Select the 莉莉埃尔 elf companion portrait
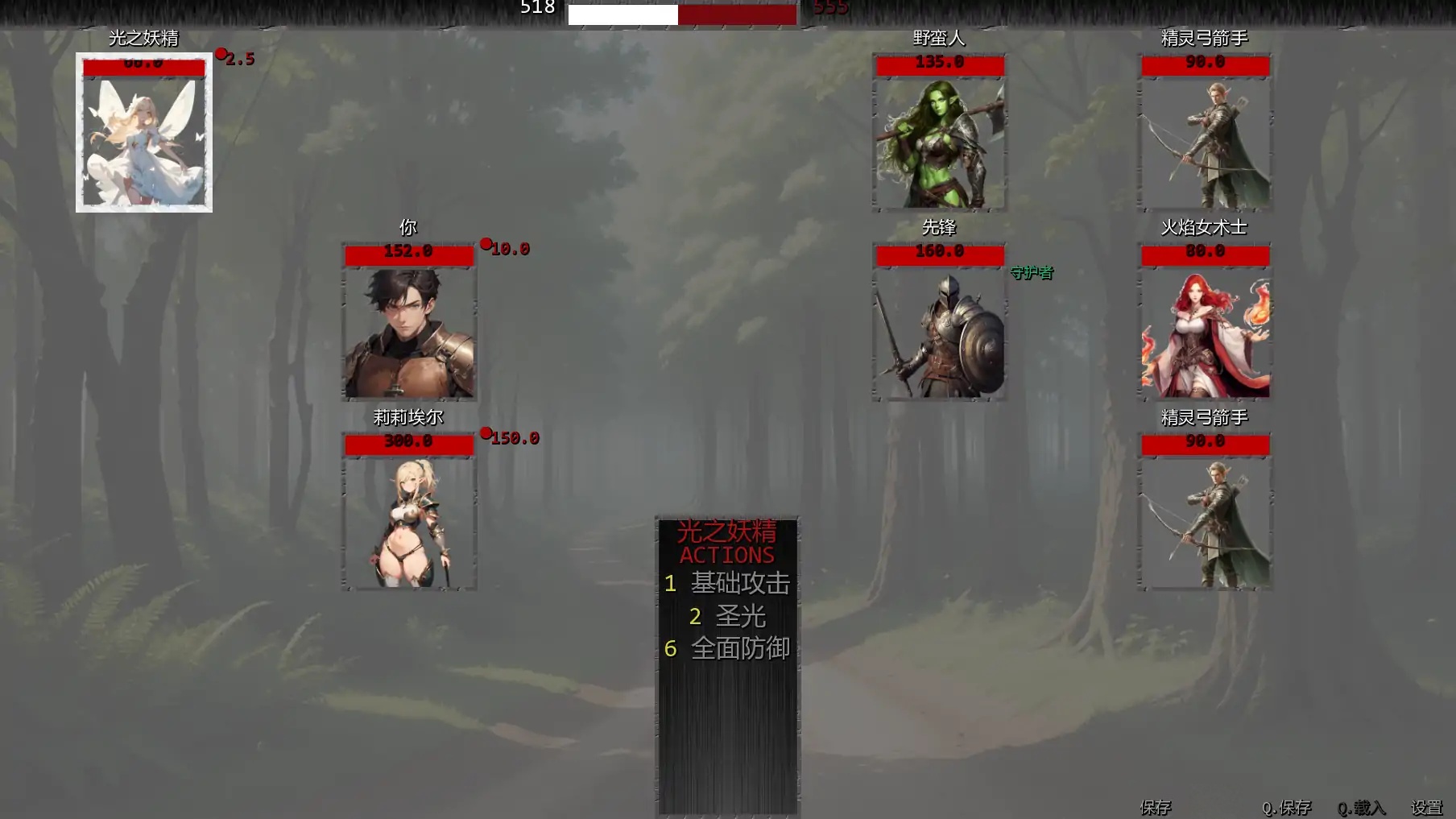Viewport: 1456px width, 819px height. coord(408,523)
